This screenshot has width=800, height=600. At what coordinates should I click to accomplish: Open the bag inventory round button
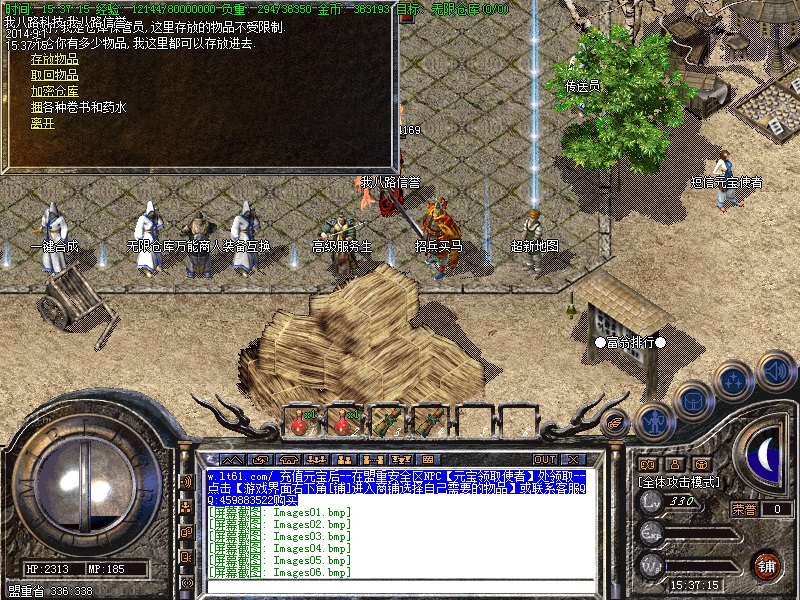click(692, 402)
